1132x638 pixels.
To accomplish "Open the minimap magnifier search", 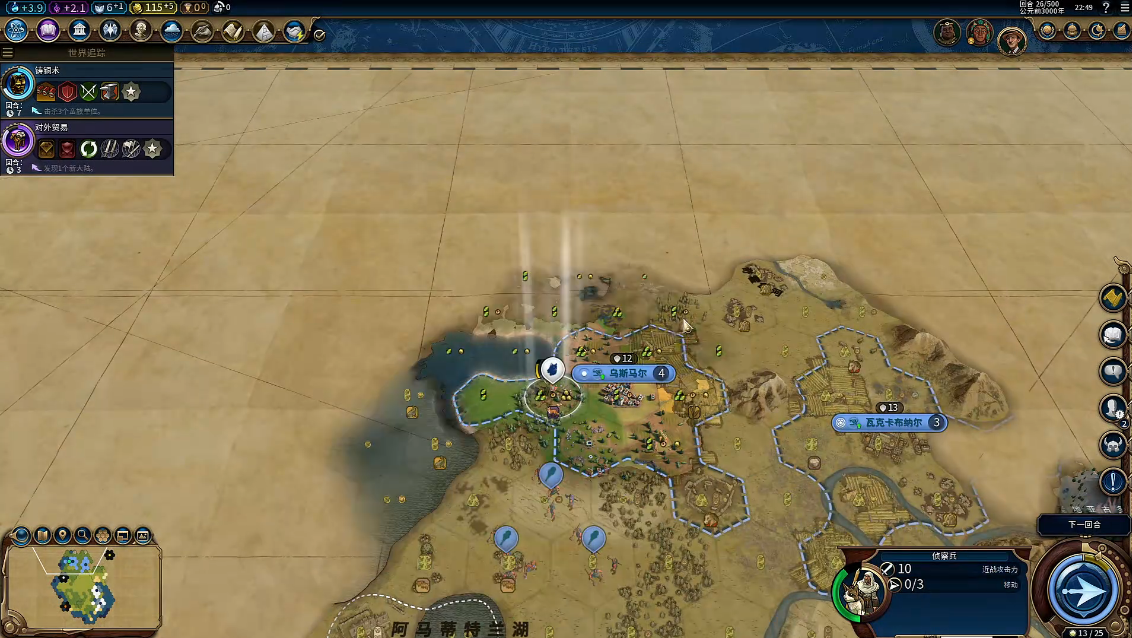I will pos(82,535).
